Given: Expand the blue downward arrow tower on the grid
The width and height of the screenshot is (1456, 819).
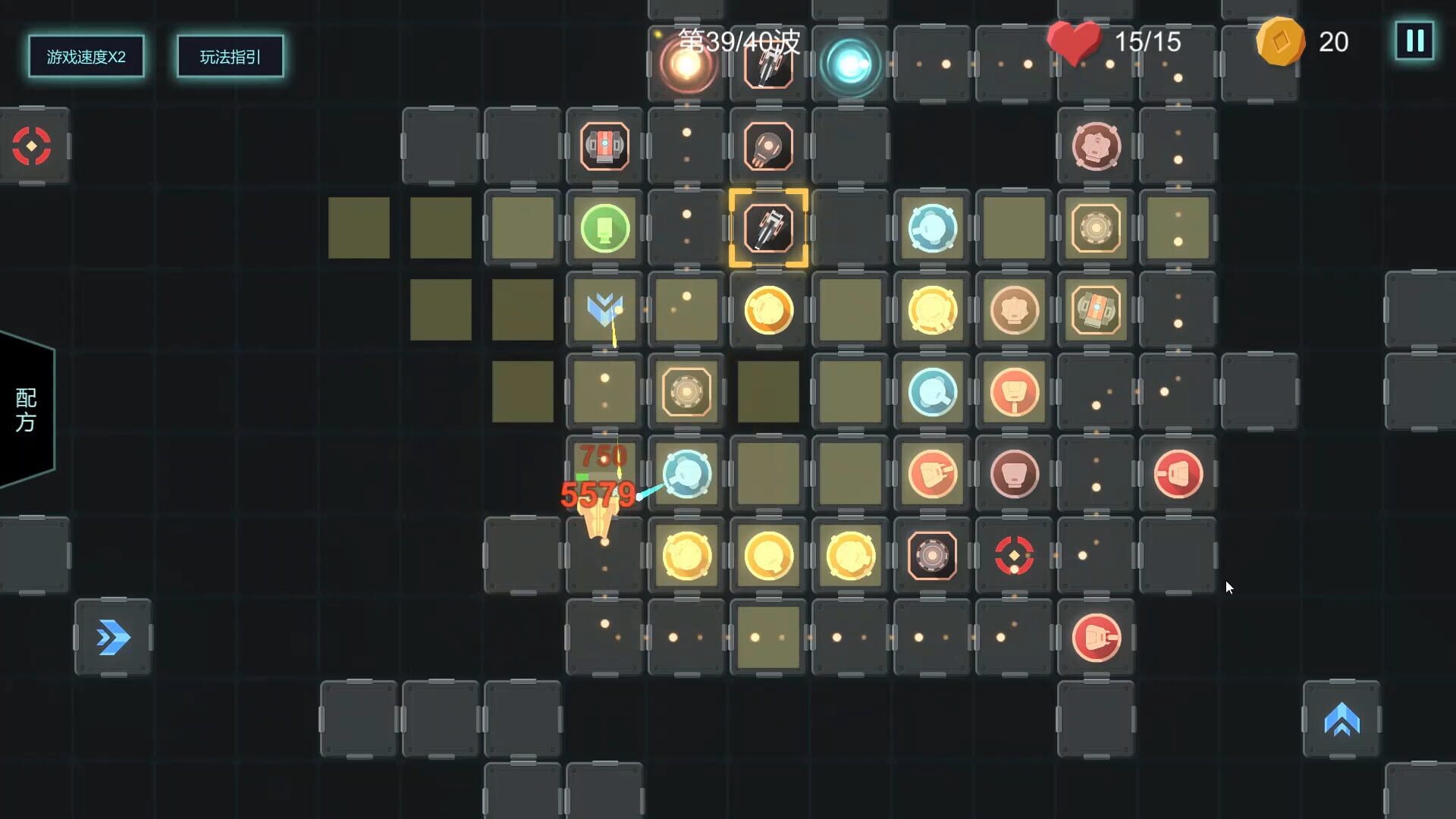Looking at the screenshot, I should tap(603, 309).
